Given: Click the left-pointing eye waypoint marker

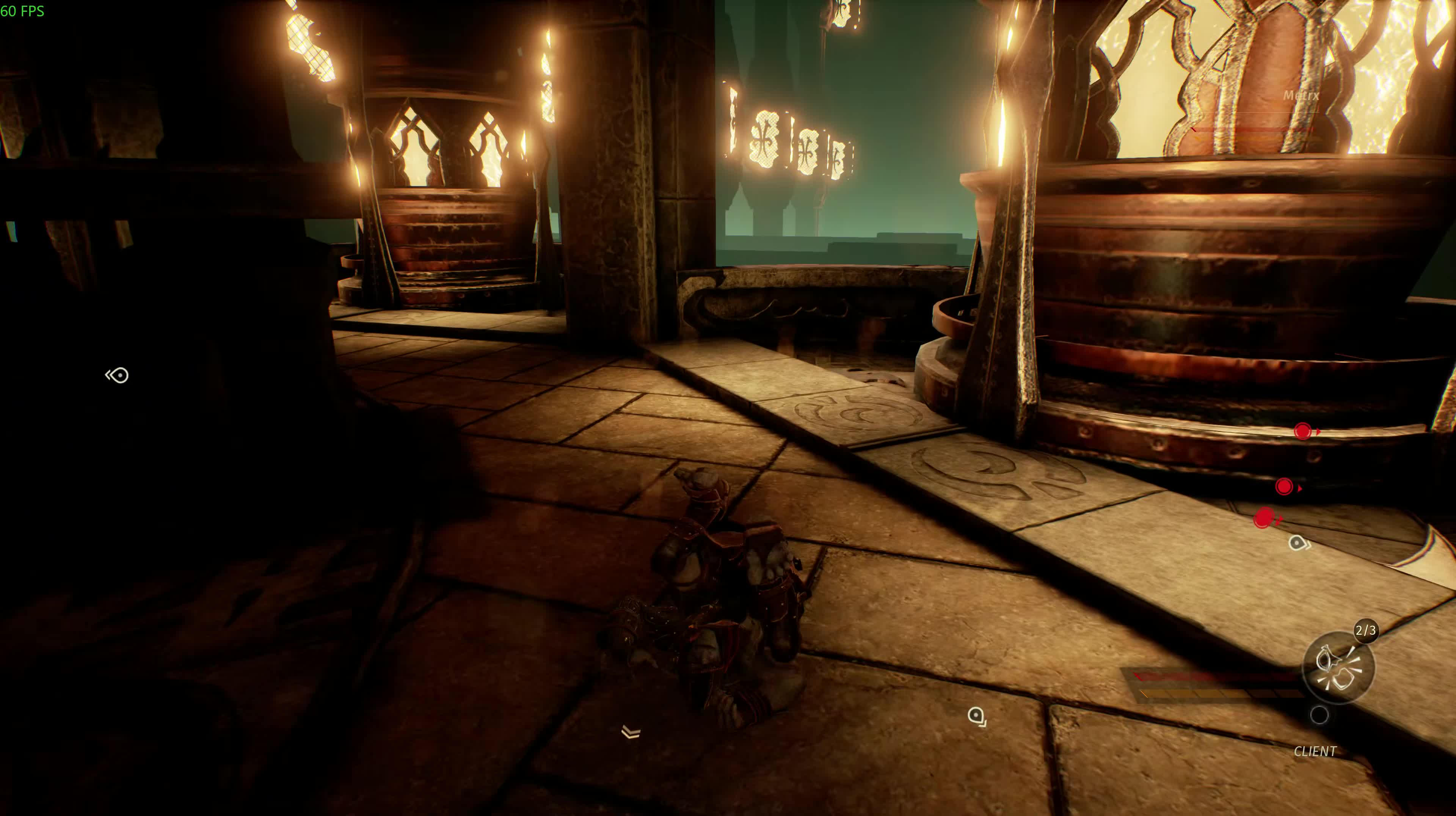Looking at the screenshot, I should point(118,375).
